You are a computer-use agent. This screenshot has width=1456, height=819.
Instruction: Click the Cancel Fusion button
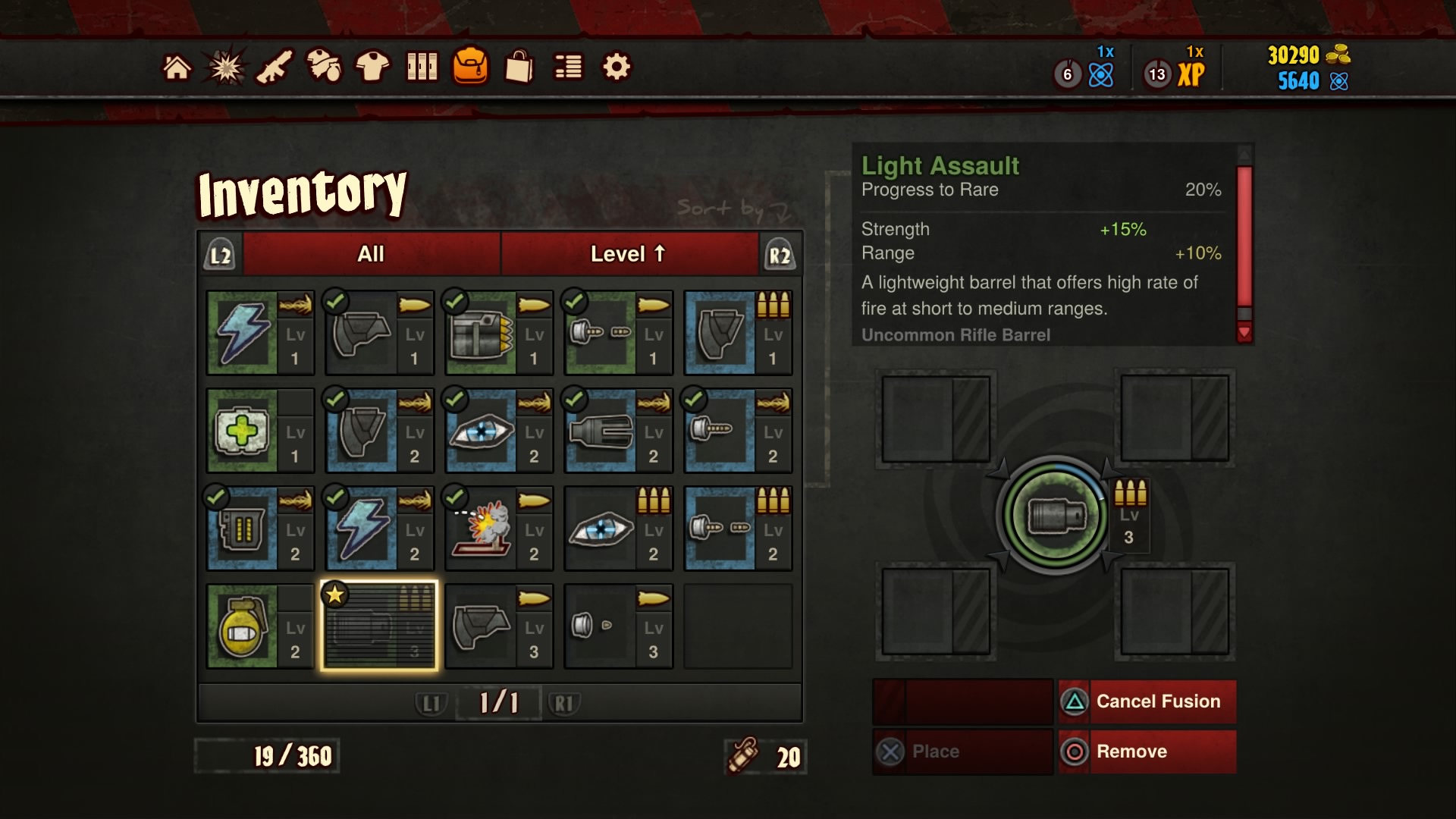click(1147, 701)
